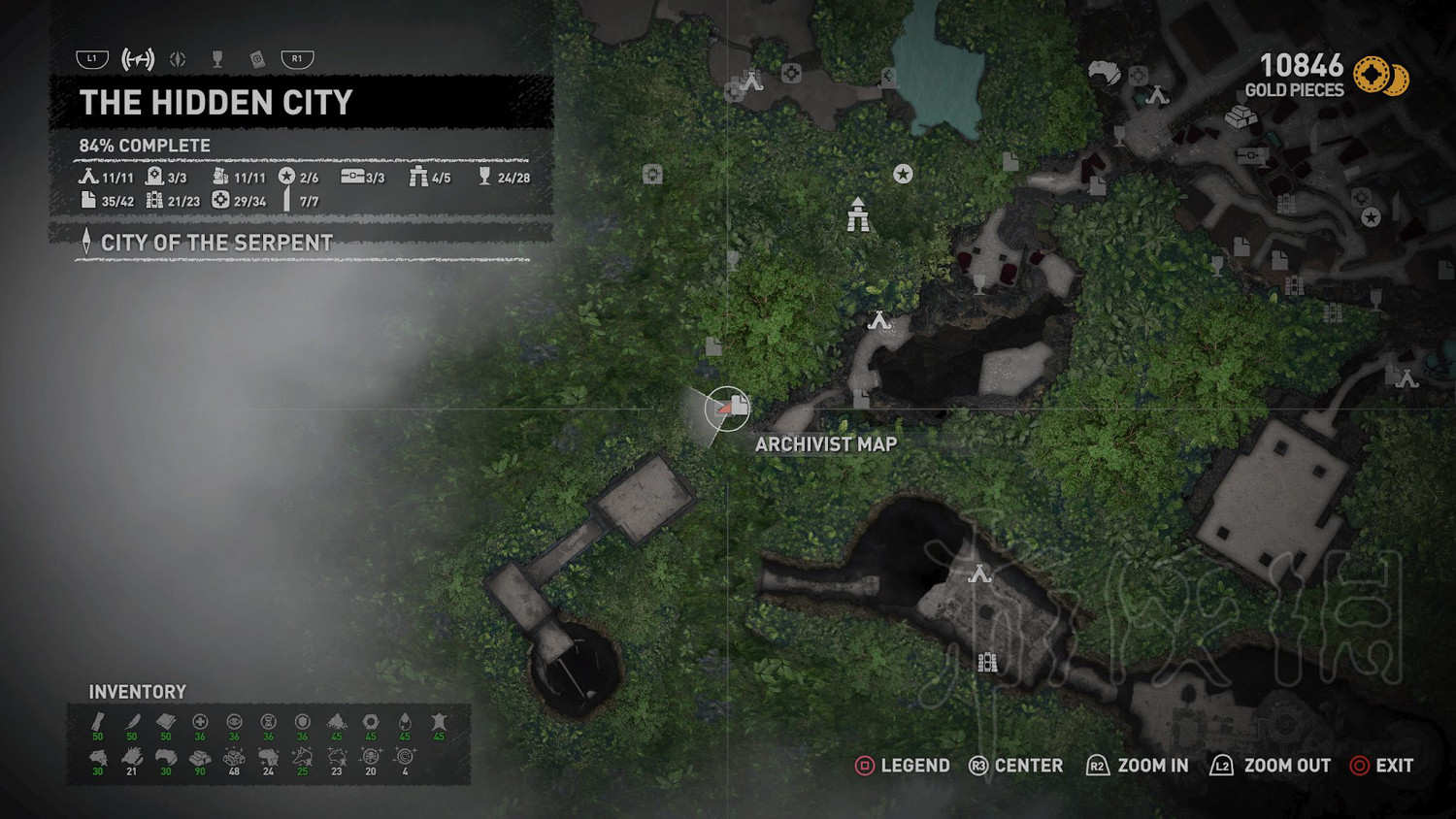This screenshot has height=819, width=1456.
Task: Click the Archivist Map document marker
Action: coord(738,406)
